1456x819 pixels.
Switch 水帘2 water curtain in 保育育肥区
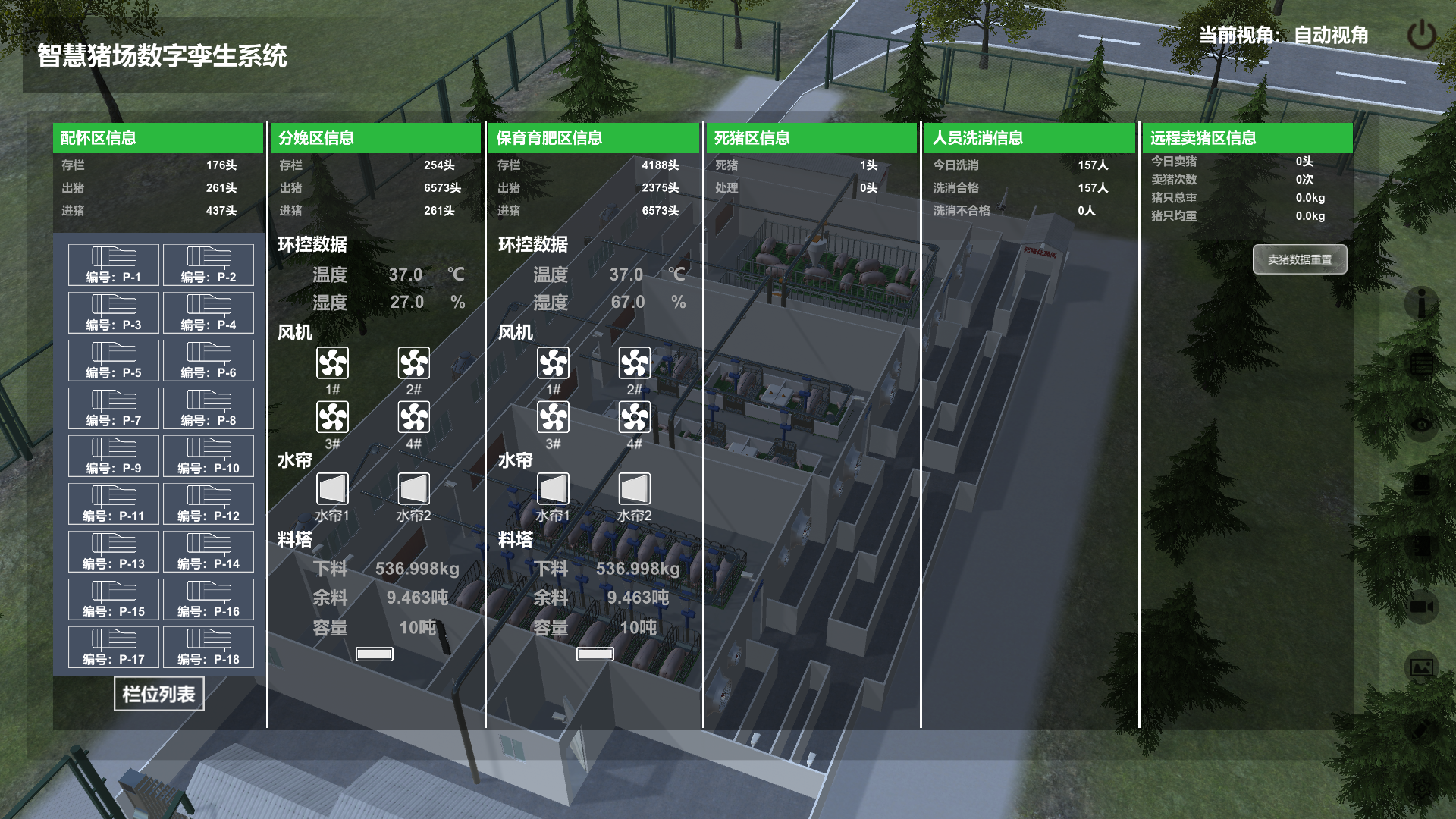635,489
